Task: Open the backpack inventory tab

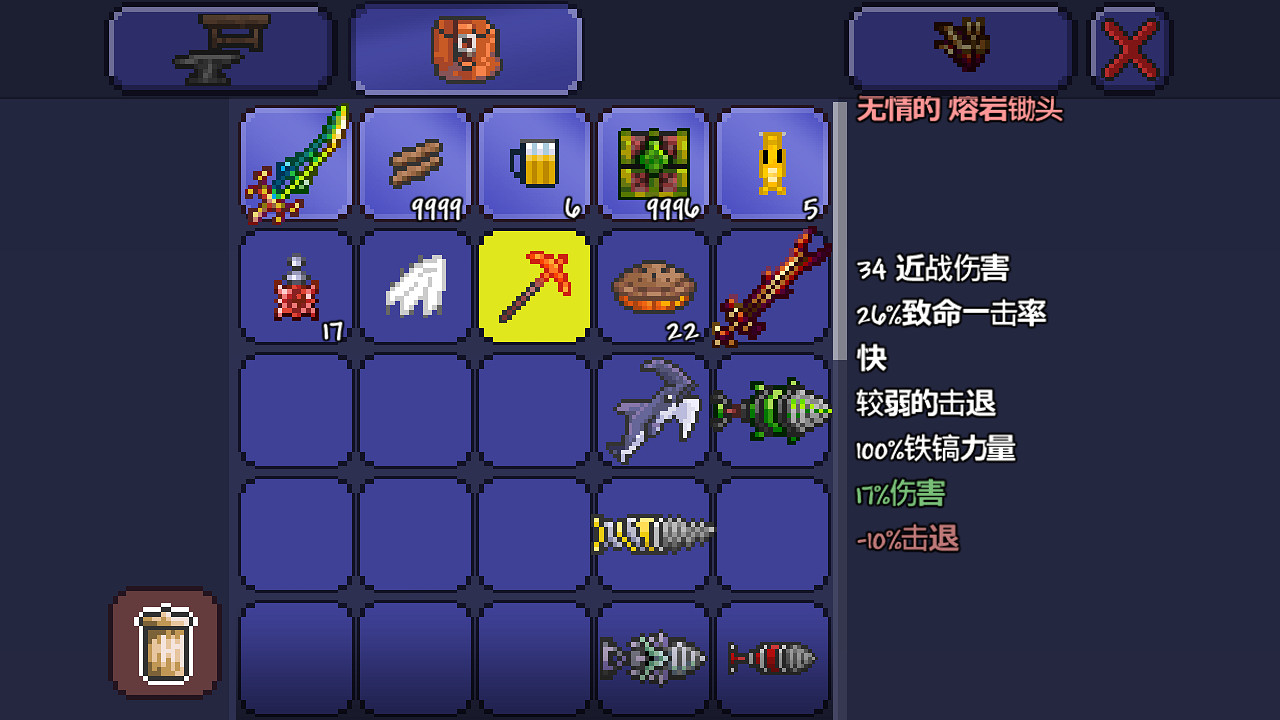Action: pos(465,46)
